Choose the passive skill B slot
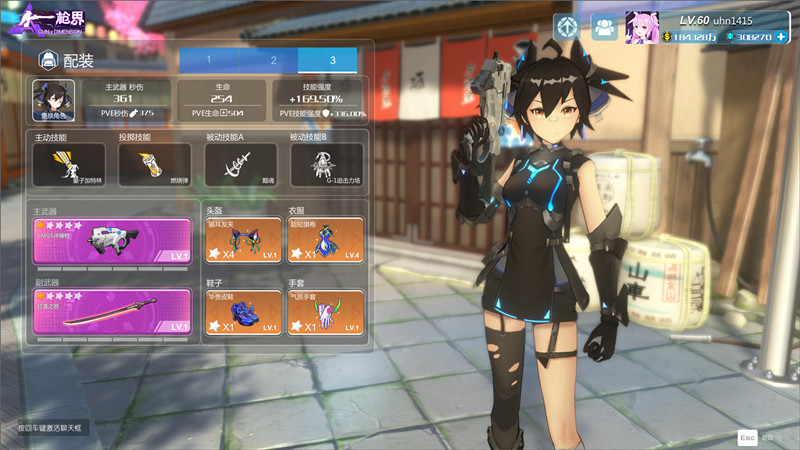Image resolution: width=800 pixels, height=450 pixels. pyautogui.click(x=326, y=164)
